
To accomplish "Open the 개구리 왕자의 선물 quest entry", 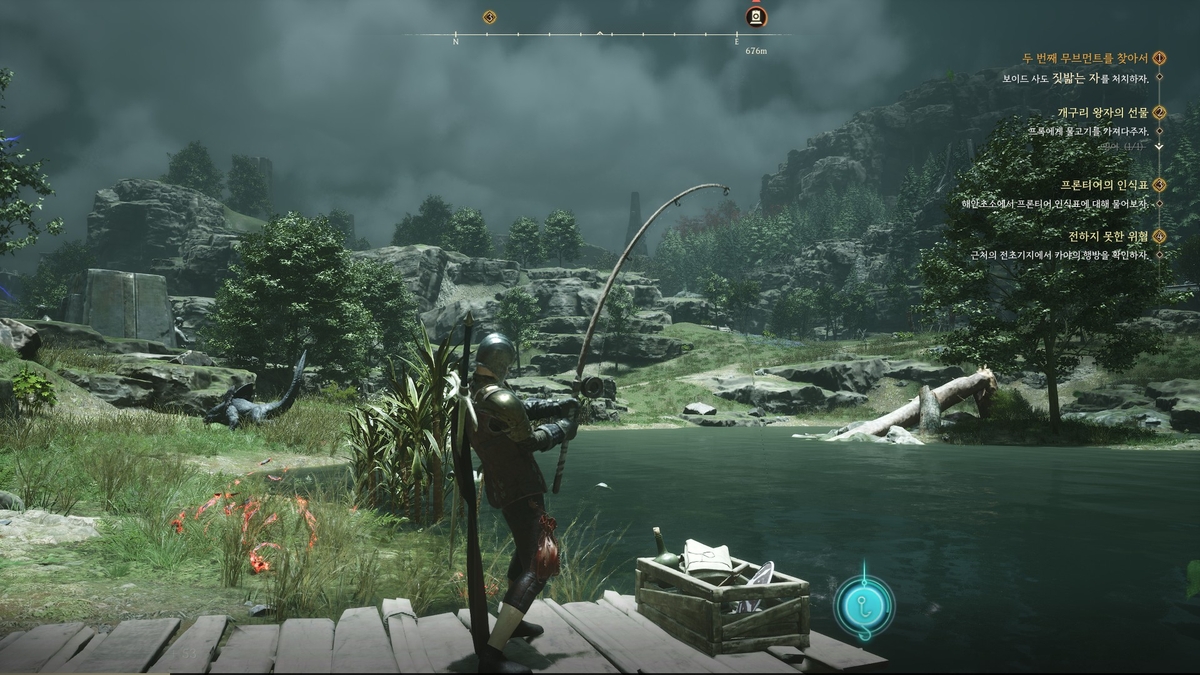I will pyautogui.click(x=1104, y=112).
